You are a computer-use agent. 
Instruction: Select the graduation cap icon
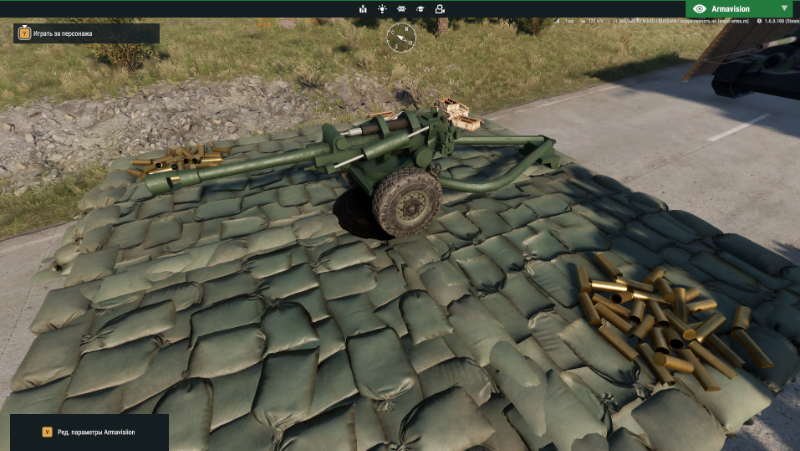(420, 9)
